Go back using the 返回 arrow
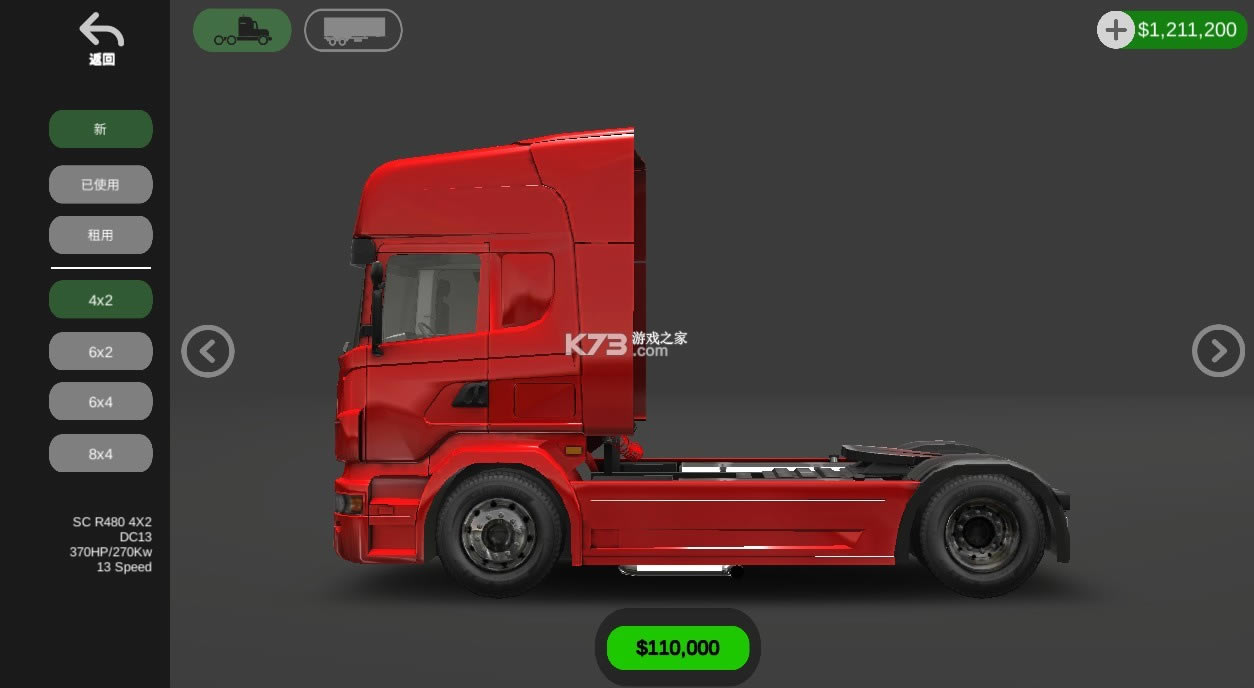The height and width of the screenshot is (688, 1254). coord(101,38)
